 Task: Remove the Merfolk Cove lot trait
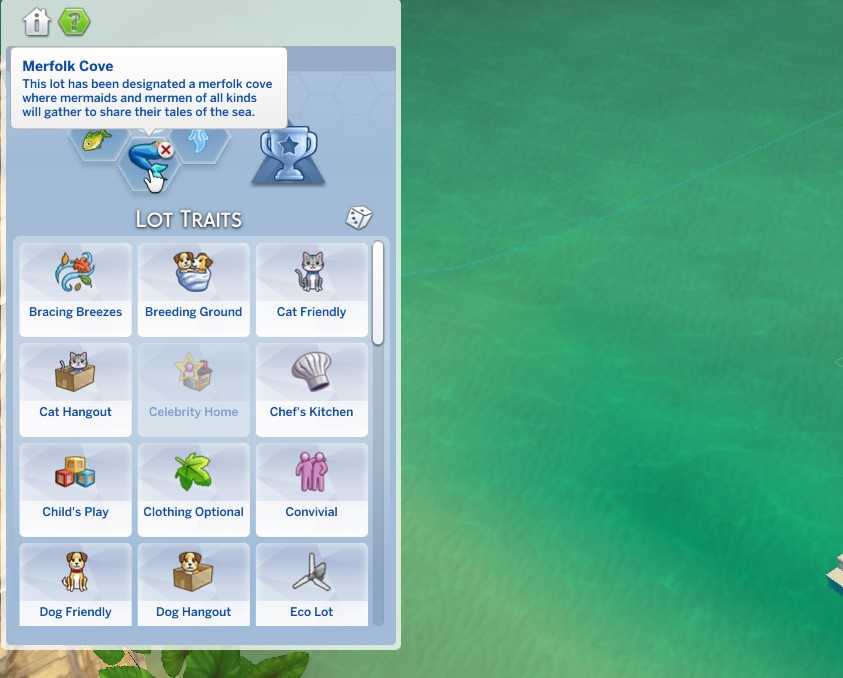[166, 150]
